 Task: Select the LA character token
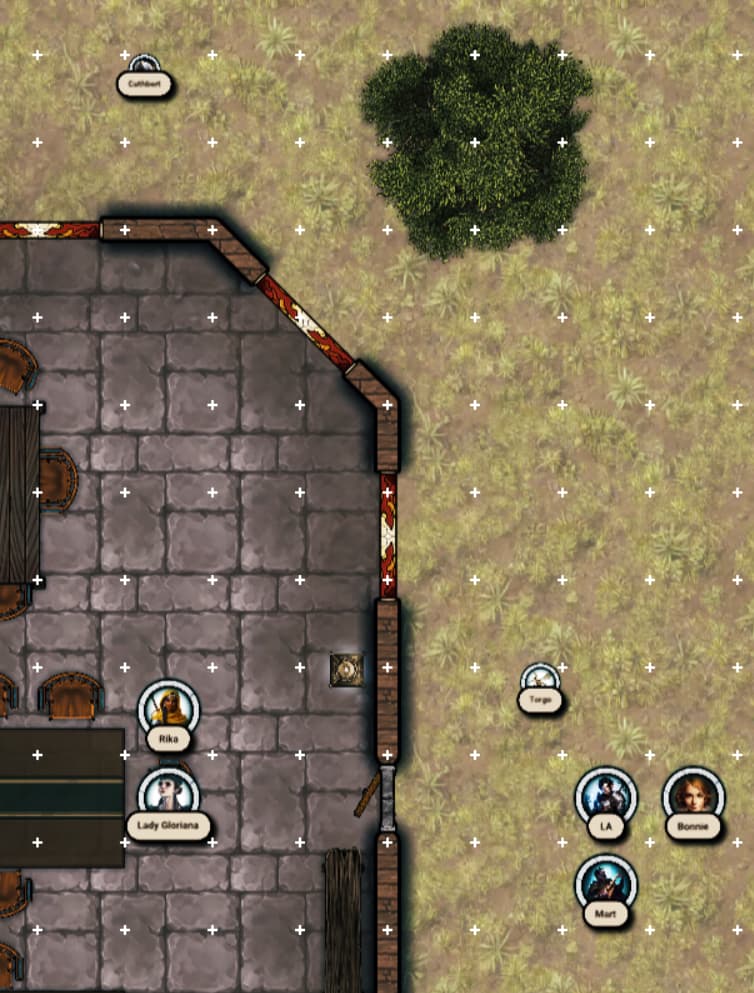[605, 797]
